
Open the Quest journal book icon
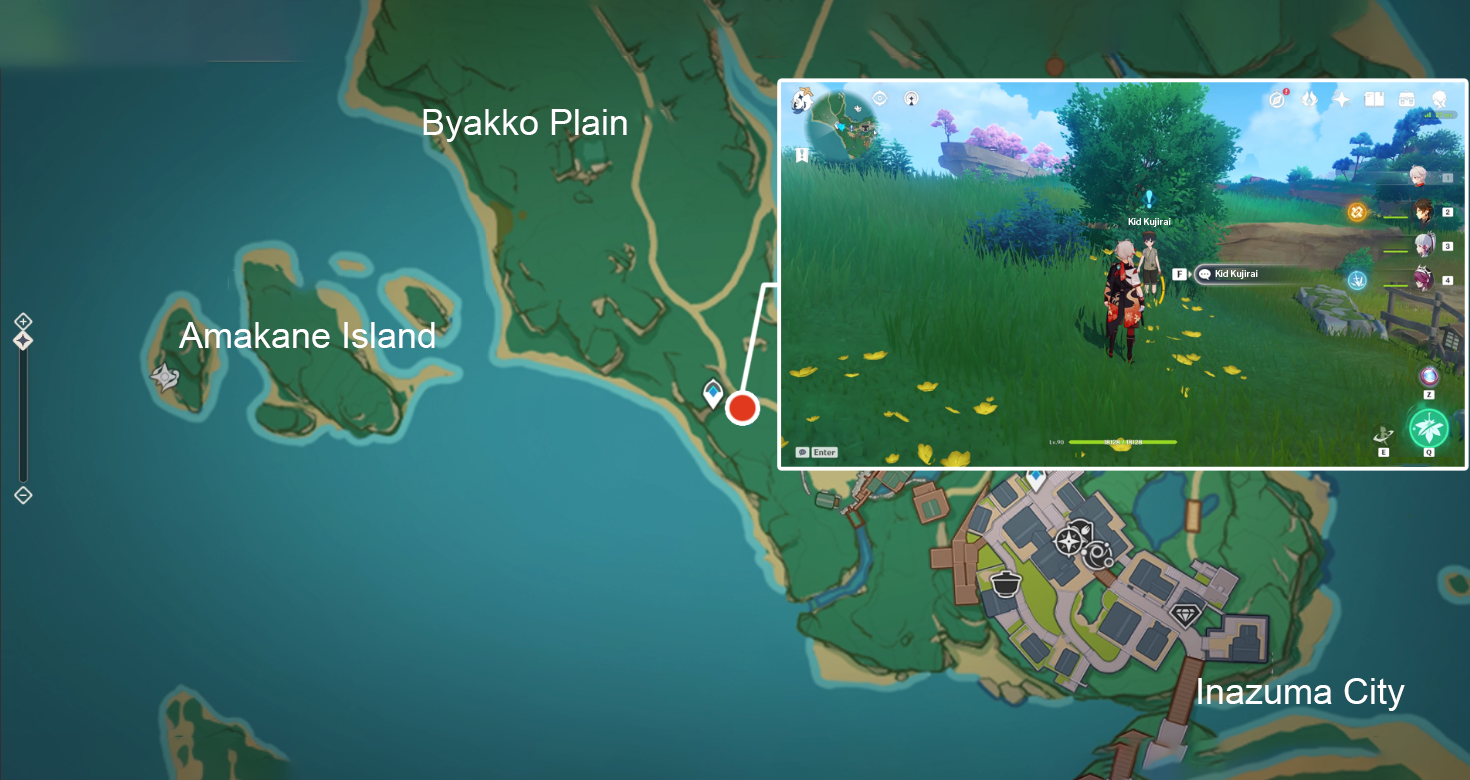[1375, 98]
